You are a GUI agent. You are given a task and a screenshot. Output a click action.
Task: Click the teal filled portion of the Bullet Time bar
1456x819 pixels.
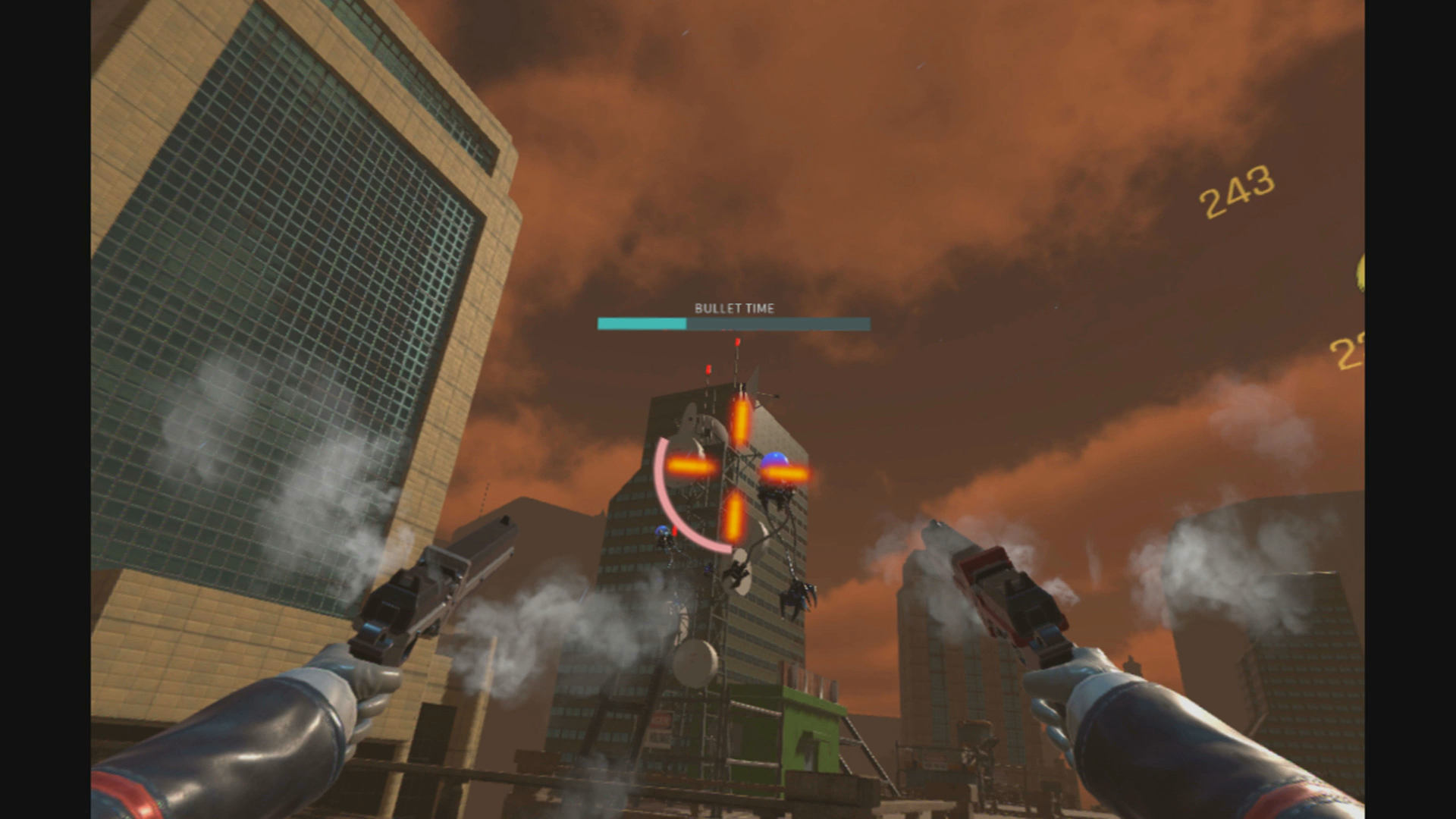coord(641,324)
